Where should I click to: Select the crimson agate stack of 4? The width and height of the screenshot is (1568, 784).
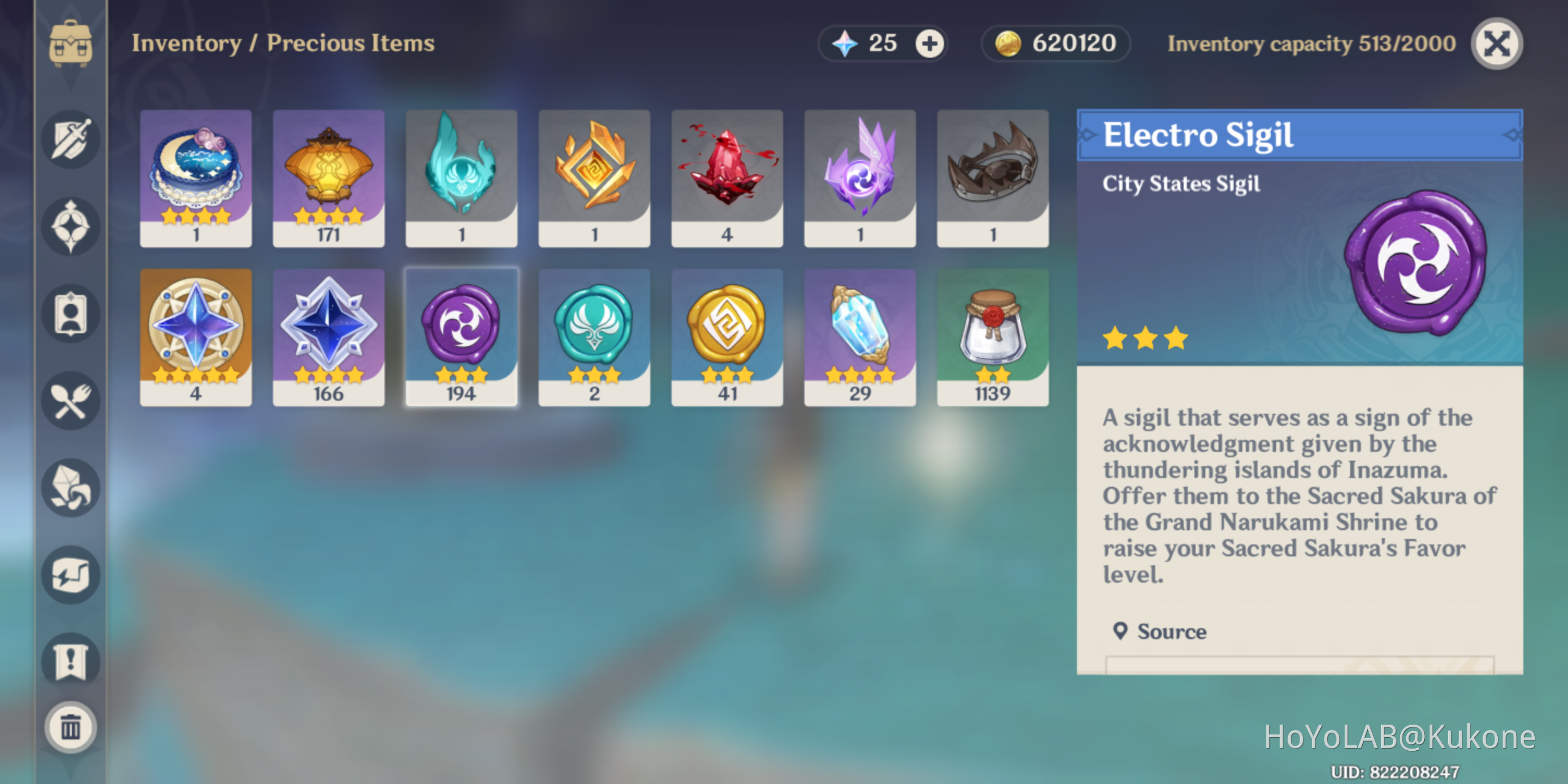tap(727, 176)
